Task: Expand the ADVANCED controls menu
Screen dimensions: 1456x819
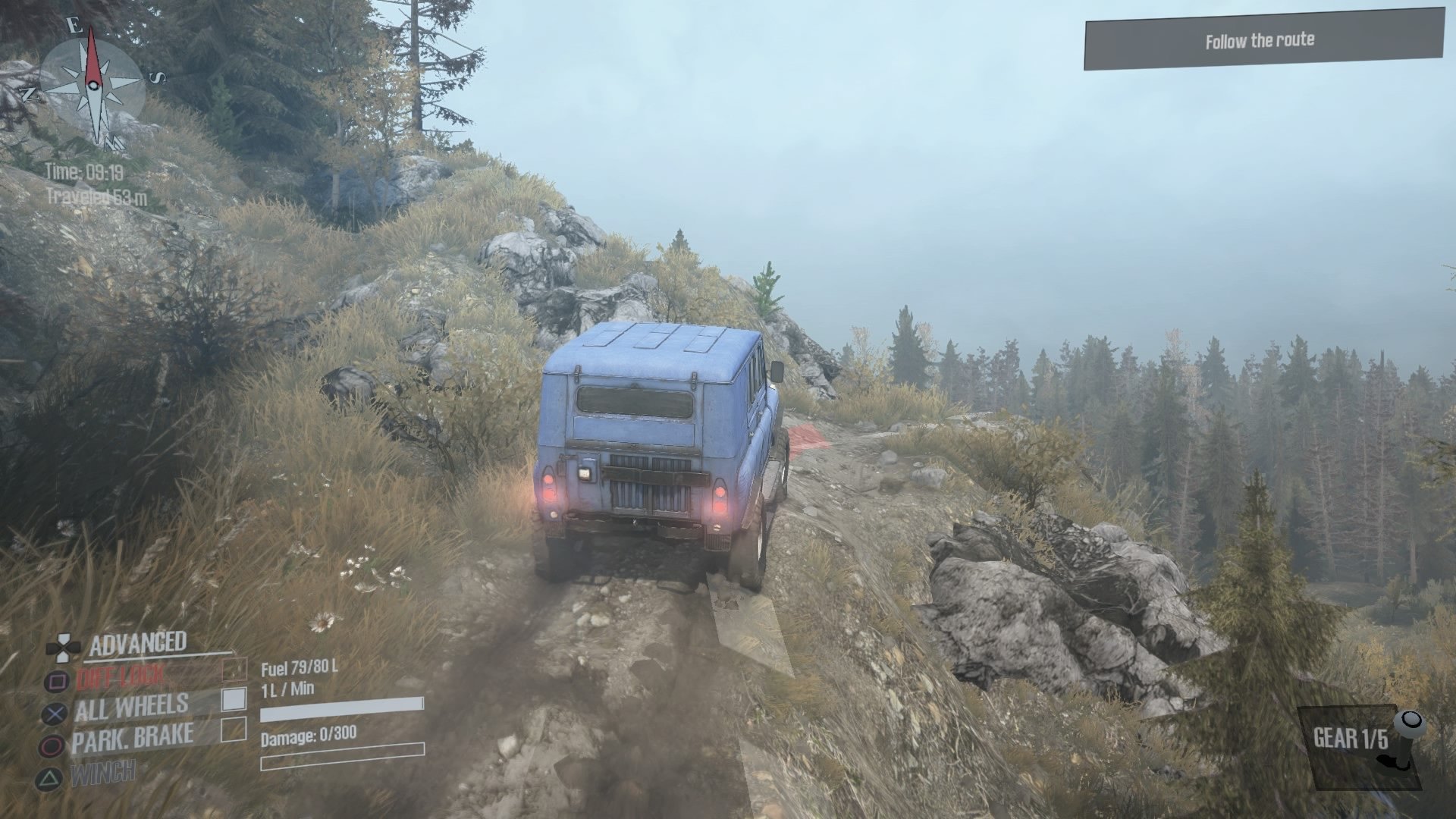Action: click(139, 642)
